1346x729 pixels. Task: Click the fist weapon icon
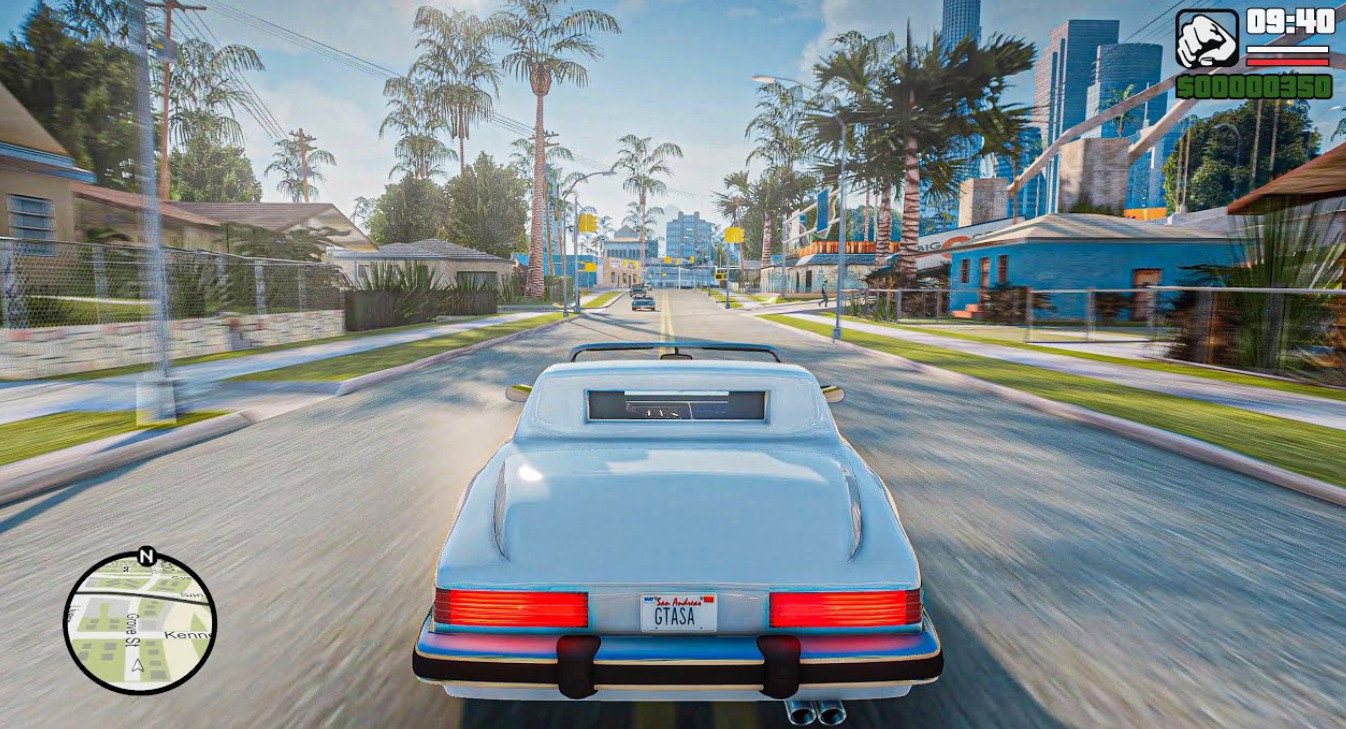1207,39
